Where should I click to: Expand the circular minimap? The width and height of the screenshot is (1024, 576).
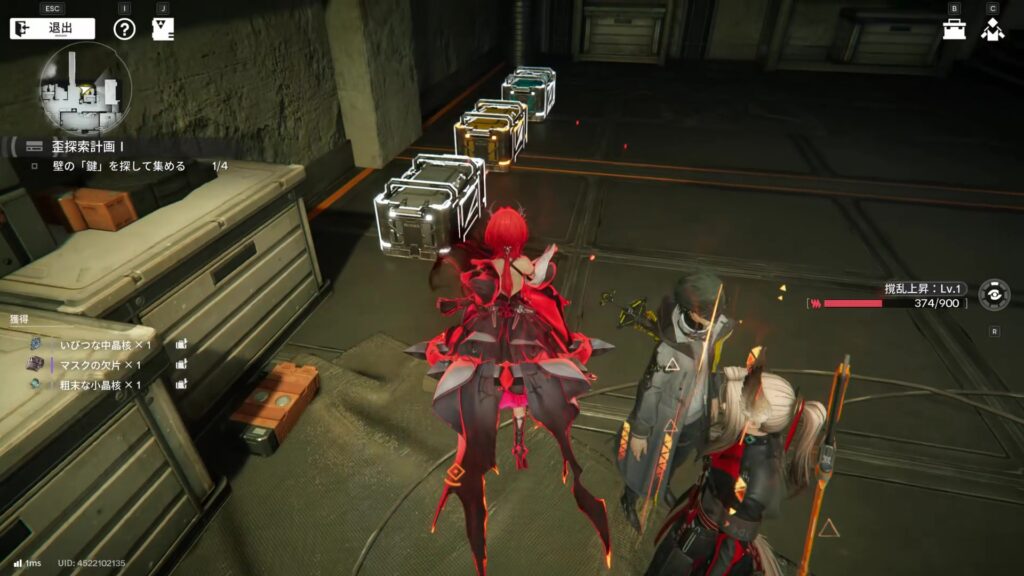(x=84, y=89)
